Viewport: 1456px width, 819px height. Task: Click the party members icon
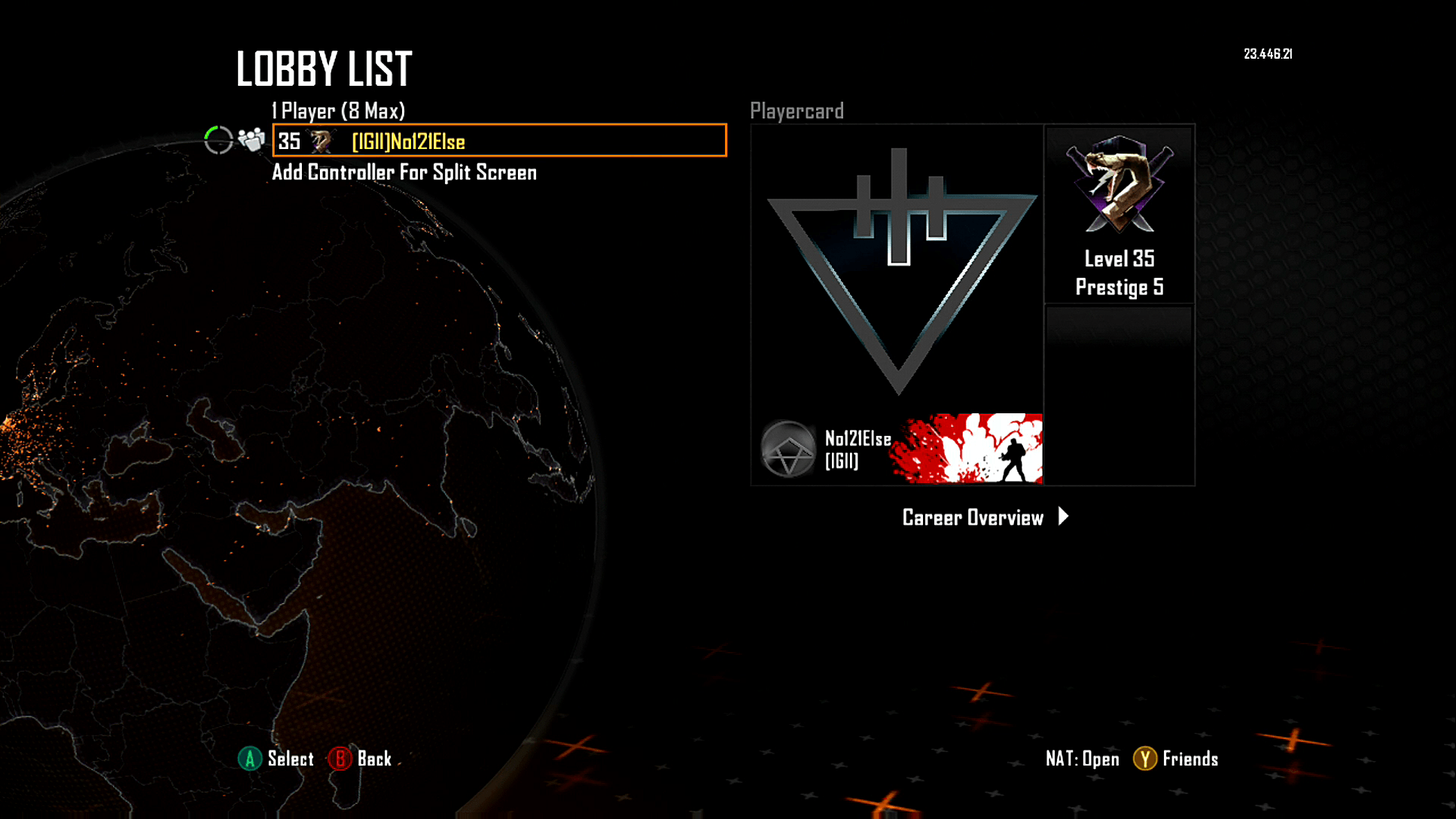click(x=251, y=139)
